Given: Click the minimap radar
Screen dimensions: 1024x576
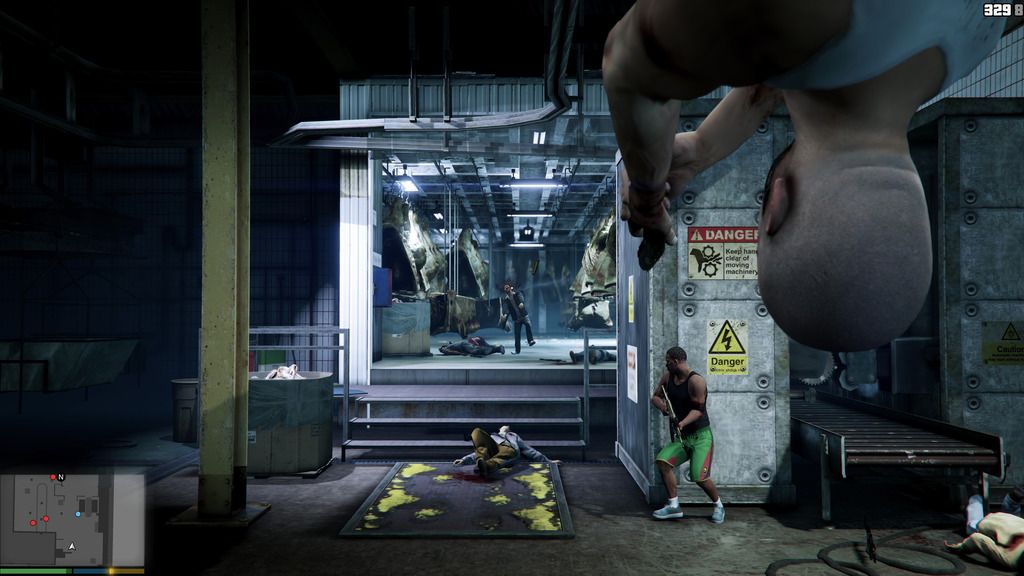Looking at the screenshot, I should coord(72,519).
